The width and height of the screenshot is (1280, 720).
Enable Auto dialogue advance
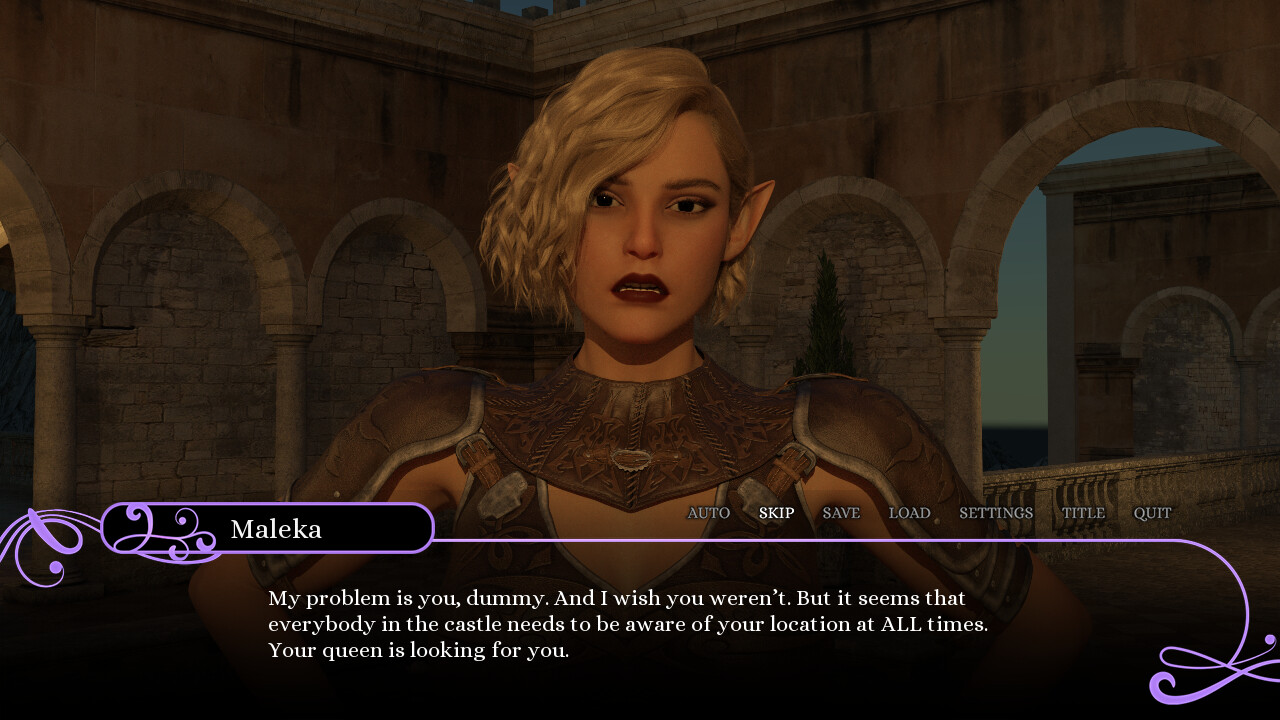[x=708, y=513]
